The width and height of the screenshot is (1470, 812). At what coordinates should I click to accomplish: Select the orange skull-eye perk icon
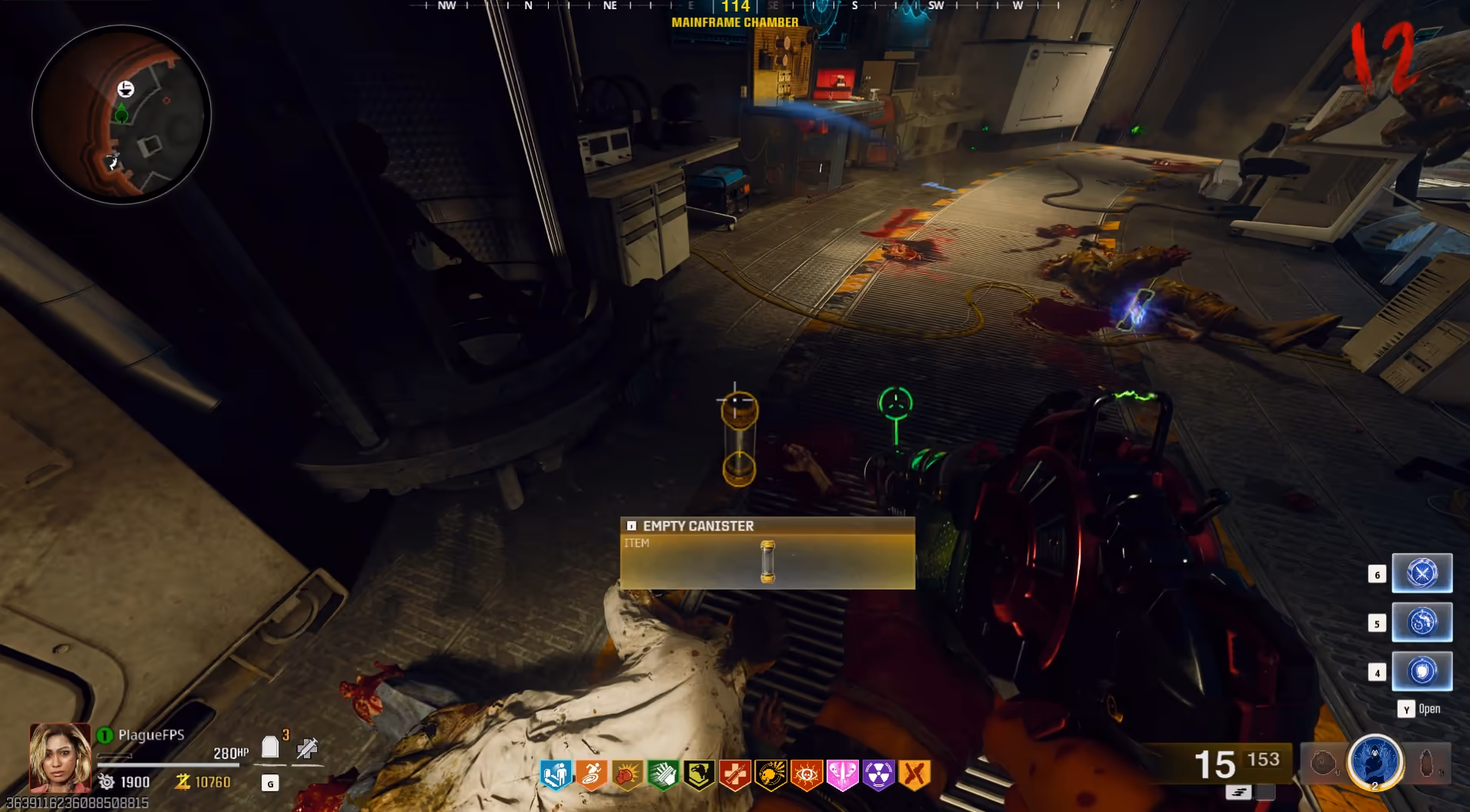pyautogui.click(x=807, y=775)
